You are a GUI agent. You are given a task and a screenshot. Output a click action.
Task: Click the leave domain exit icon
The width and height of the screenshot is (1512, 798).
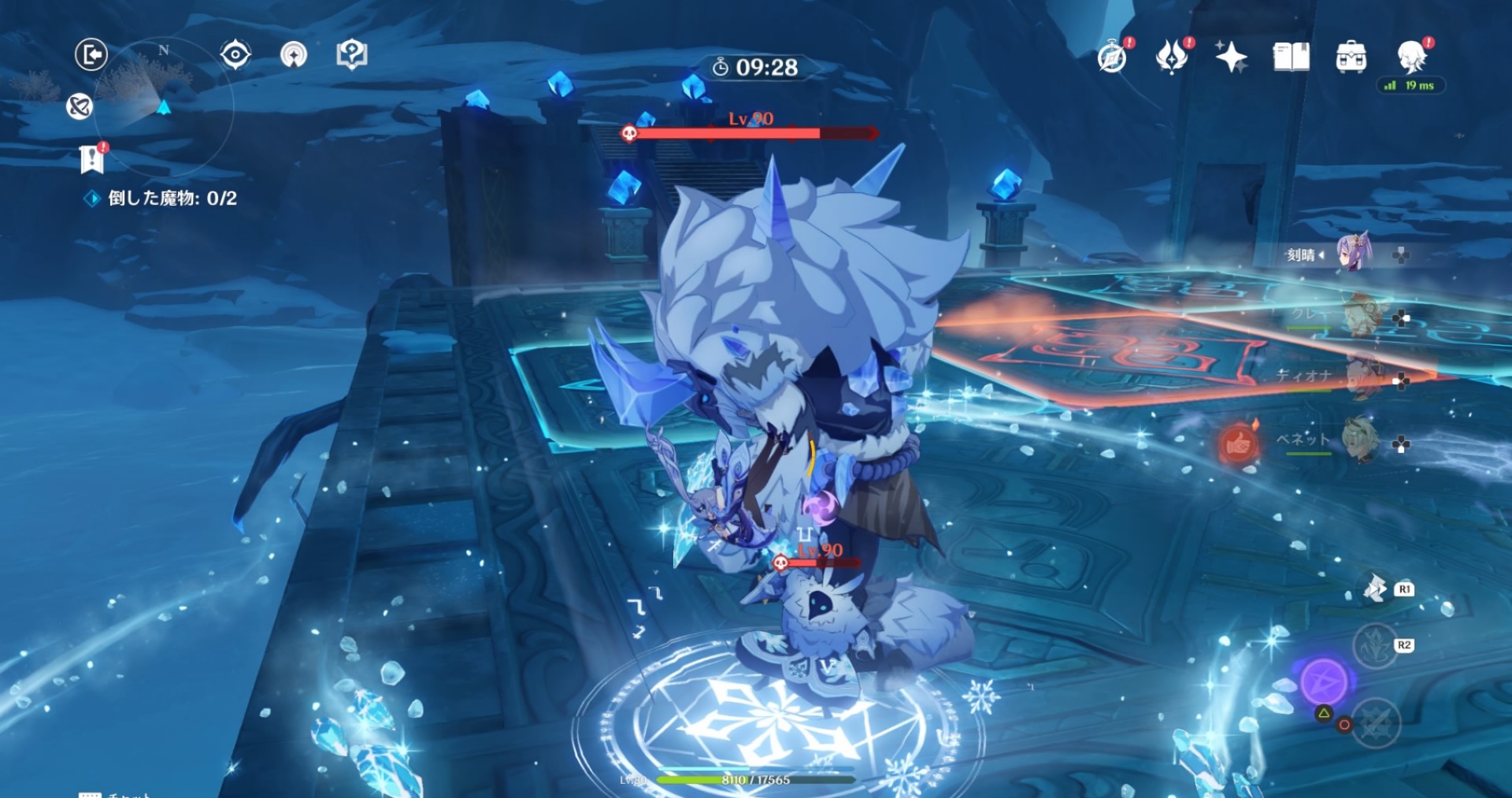pyautogui.click(x=91, y=55)
